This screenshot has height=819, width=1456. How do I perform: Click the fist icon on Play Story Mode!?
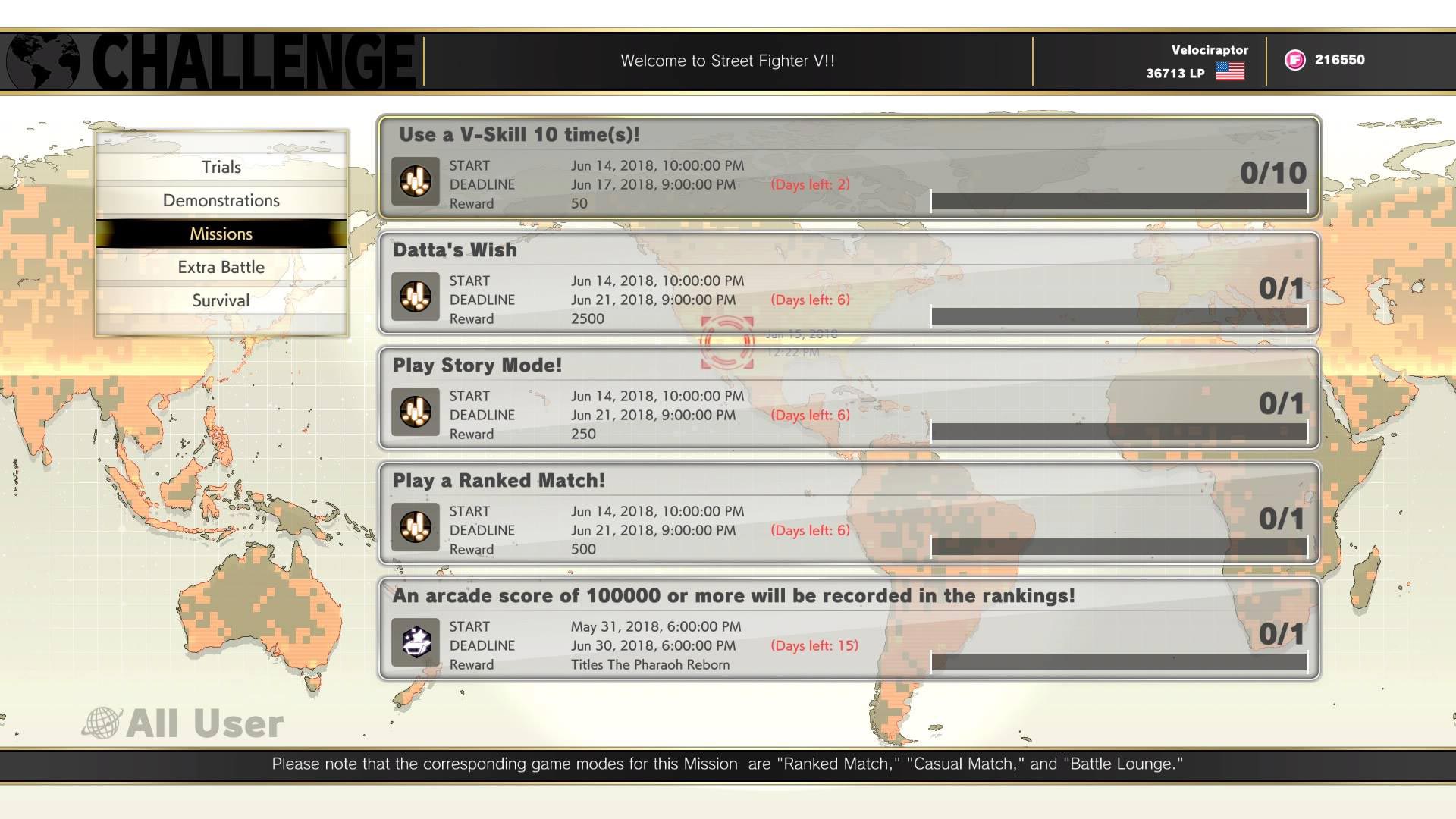414,412
